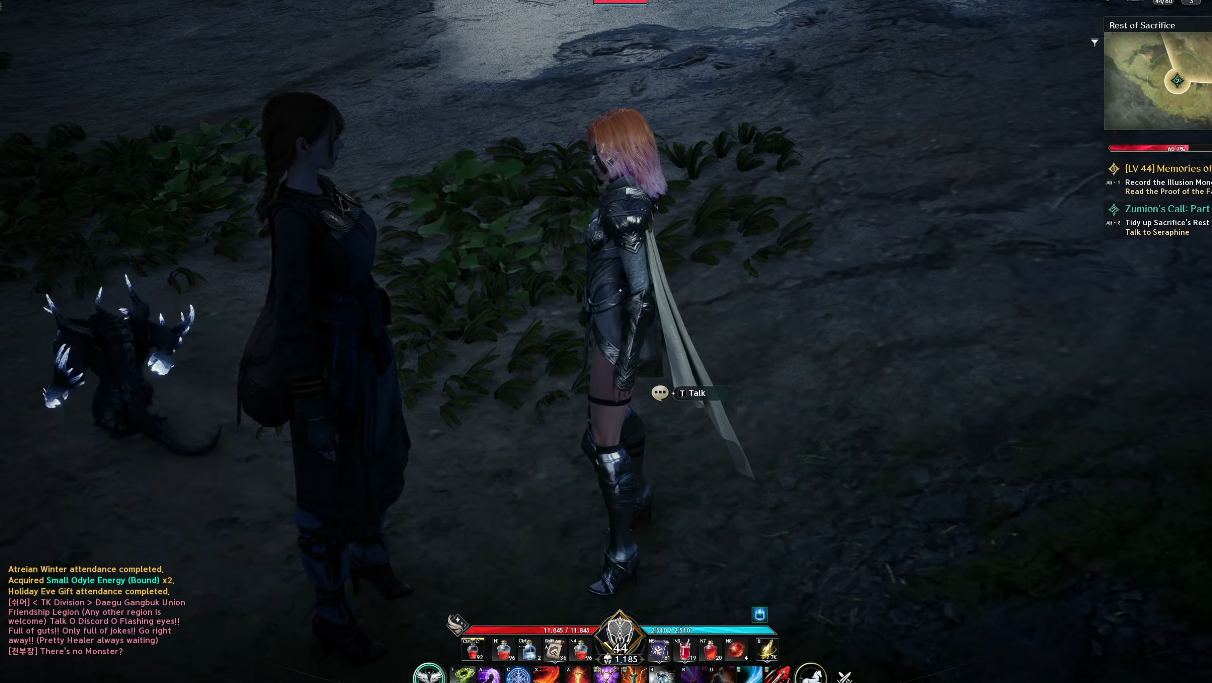Activate the green serpent skill

pyautogui.click(x=462, y=676)
